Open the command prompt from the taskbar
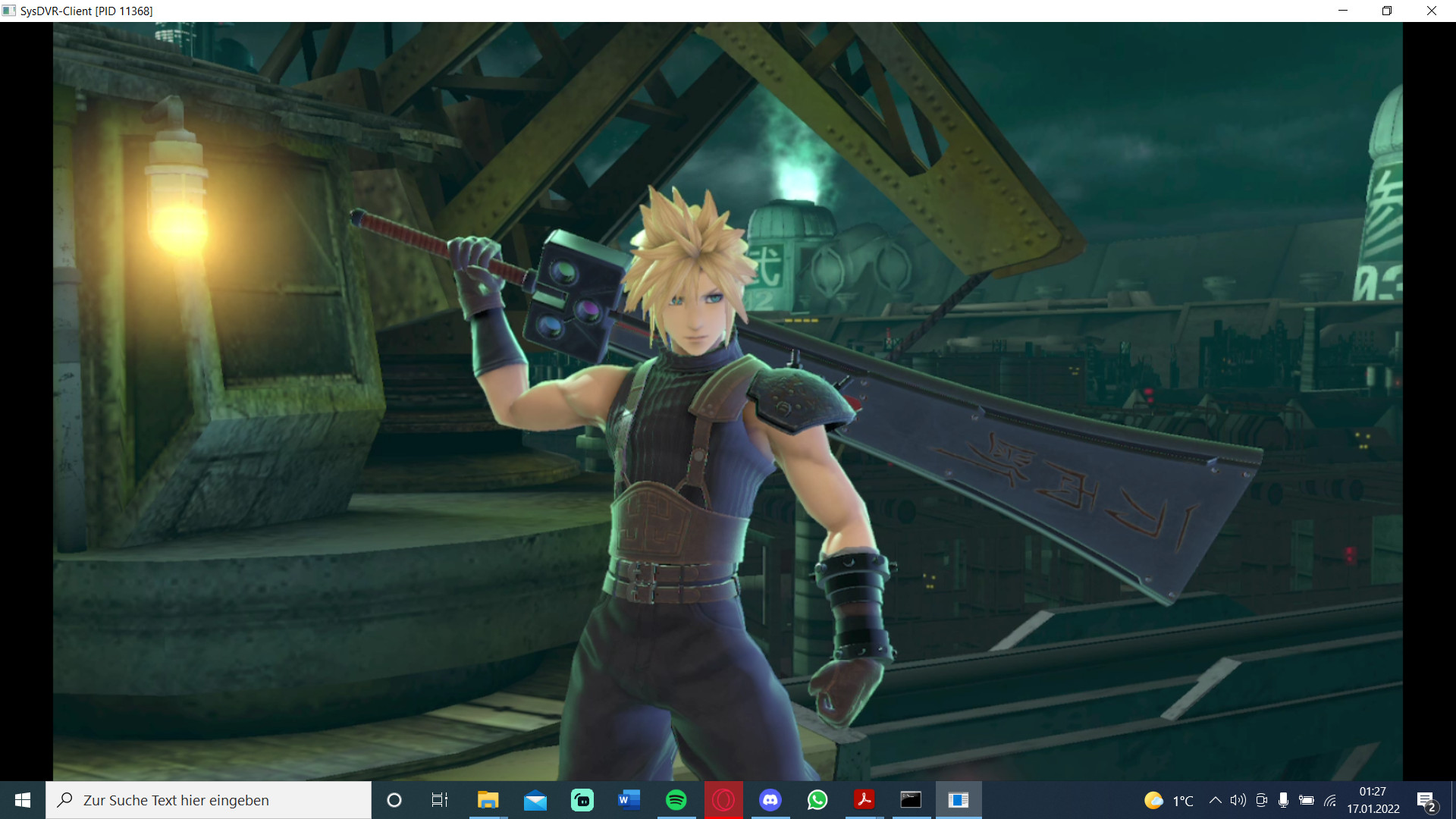 click(x=911, y=800)
